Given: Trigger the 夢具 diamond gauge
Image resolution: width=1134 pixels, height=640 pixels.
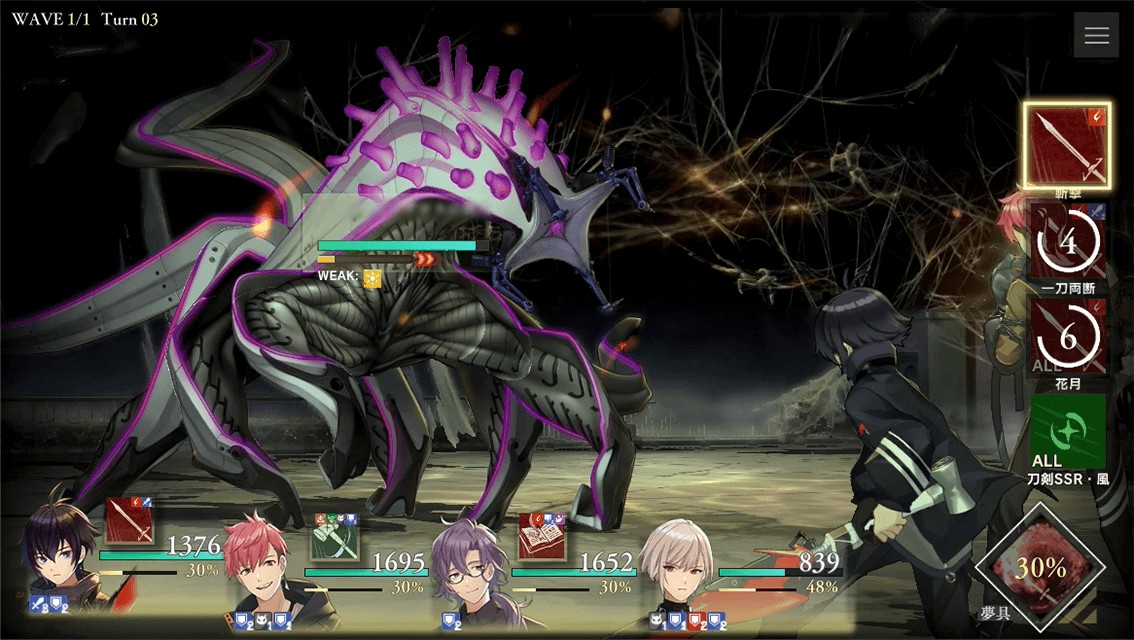Looking at the screenshot, I should [x=1040, y=569].
